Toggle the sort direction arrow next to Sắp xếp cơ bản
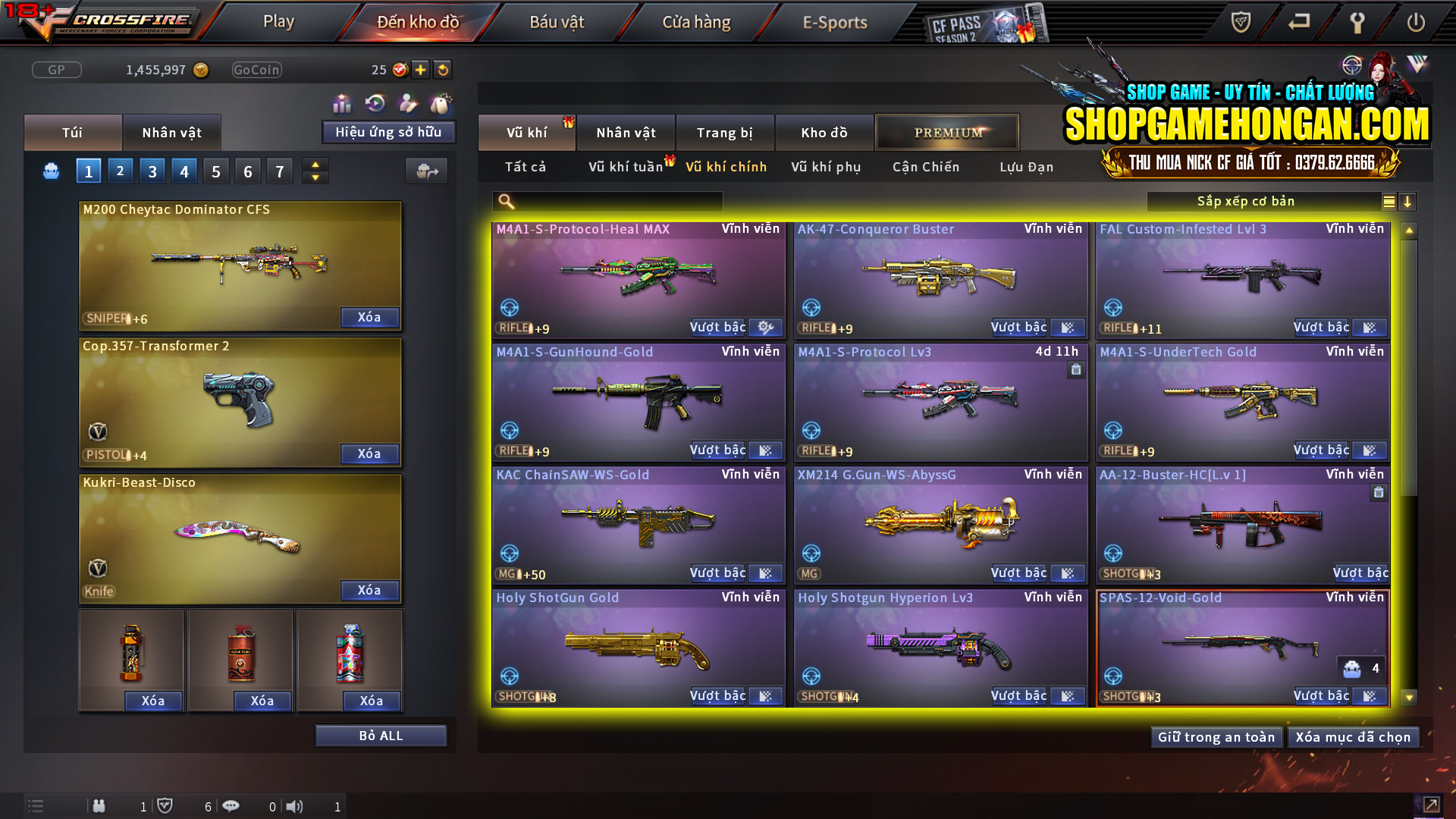The image size is (1456, 819). [1408, 201]
